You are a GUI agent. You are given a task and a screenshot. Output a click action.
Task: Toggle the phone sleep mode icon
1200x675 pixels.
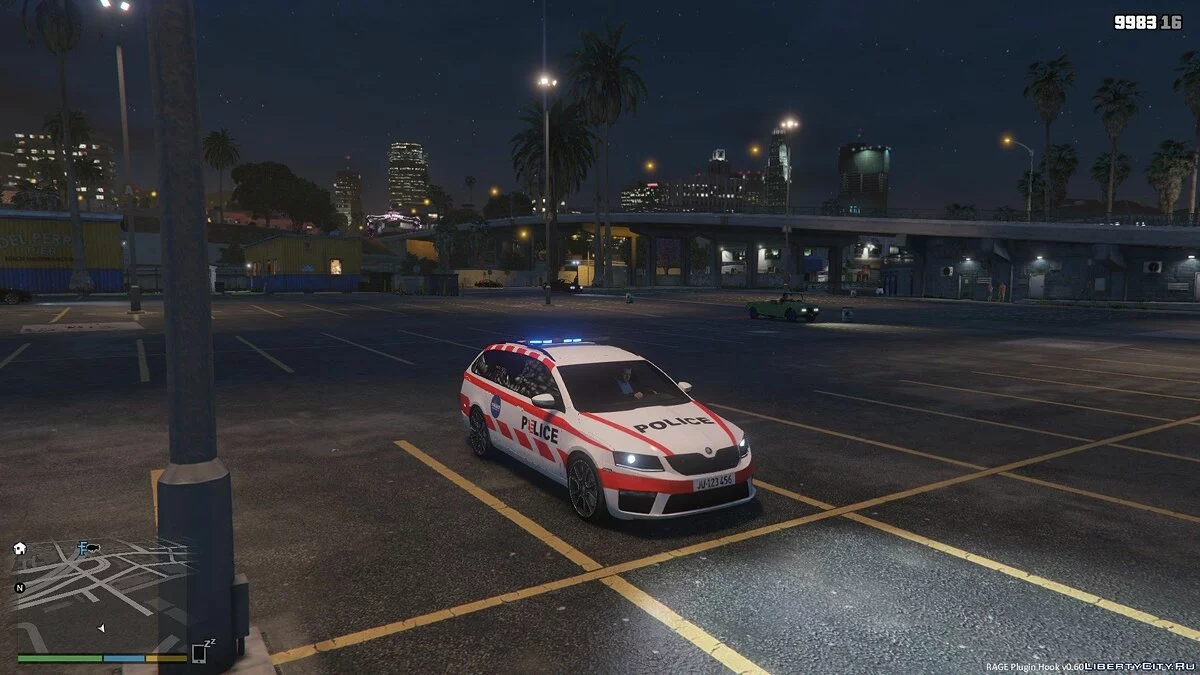[201, 653]
